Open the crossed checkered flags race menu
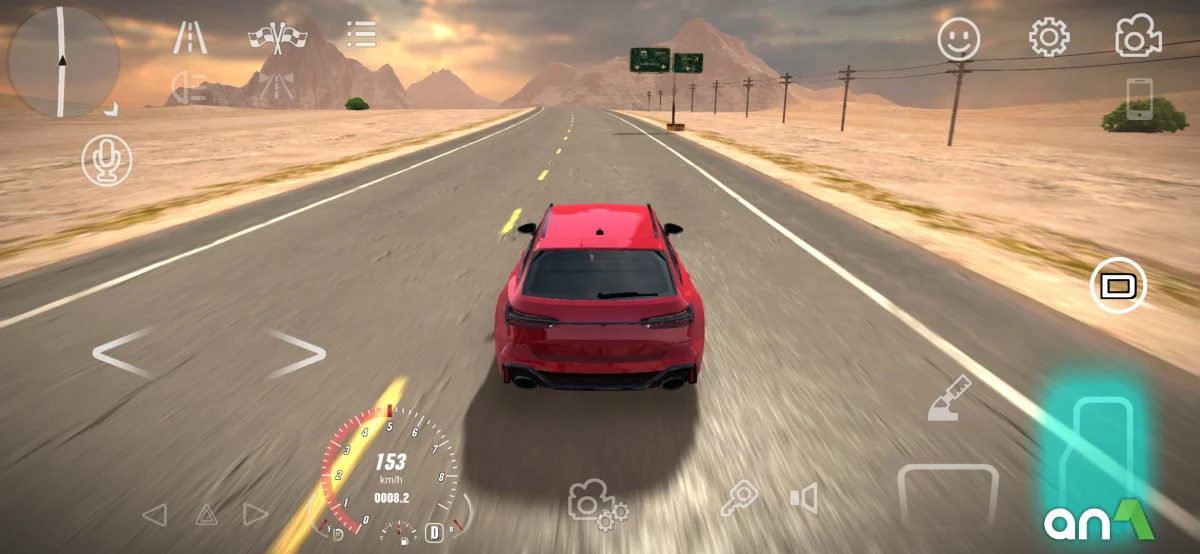 [277, 37]
